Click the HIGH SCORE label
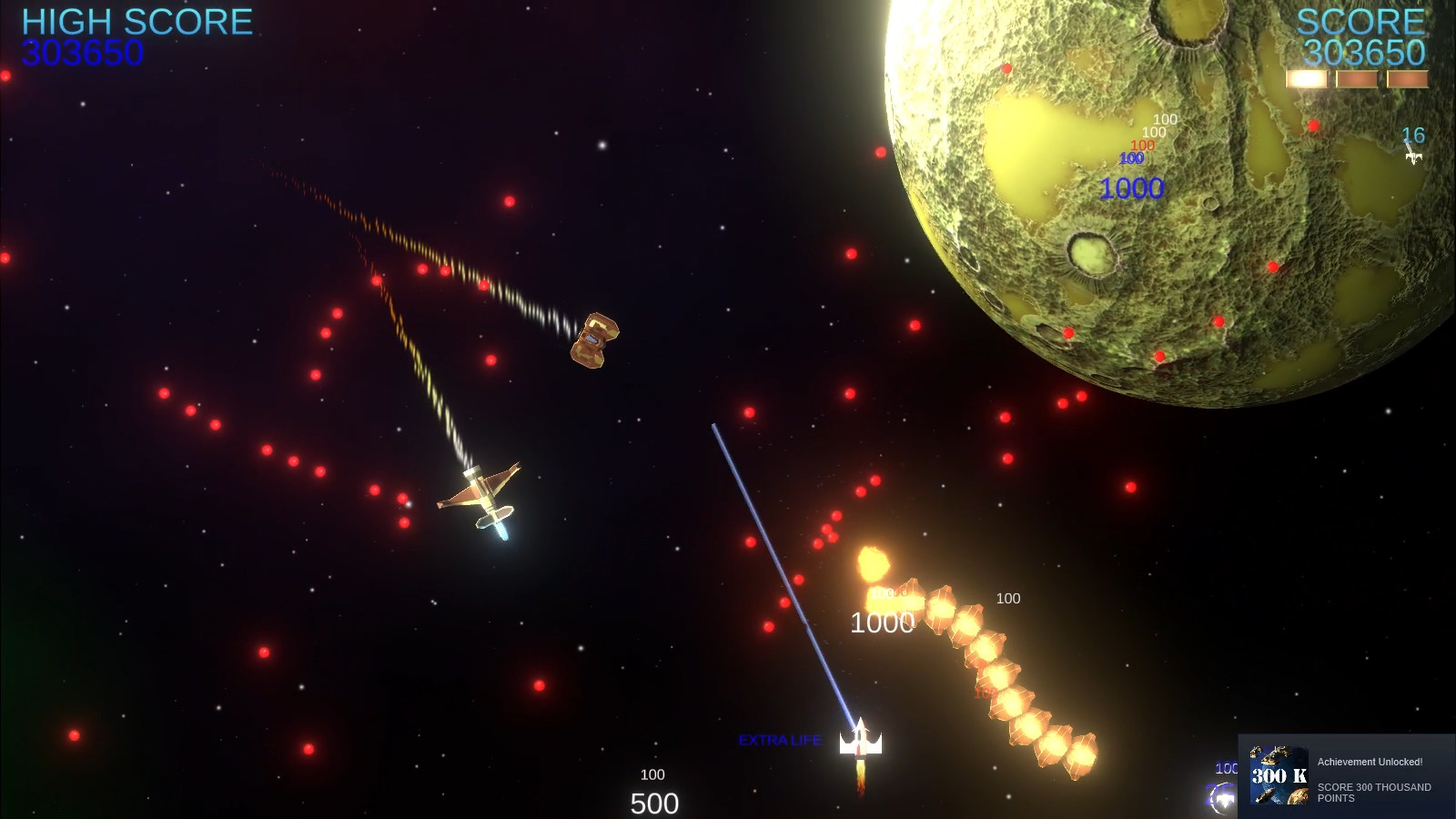 tap(135, 22)
